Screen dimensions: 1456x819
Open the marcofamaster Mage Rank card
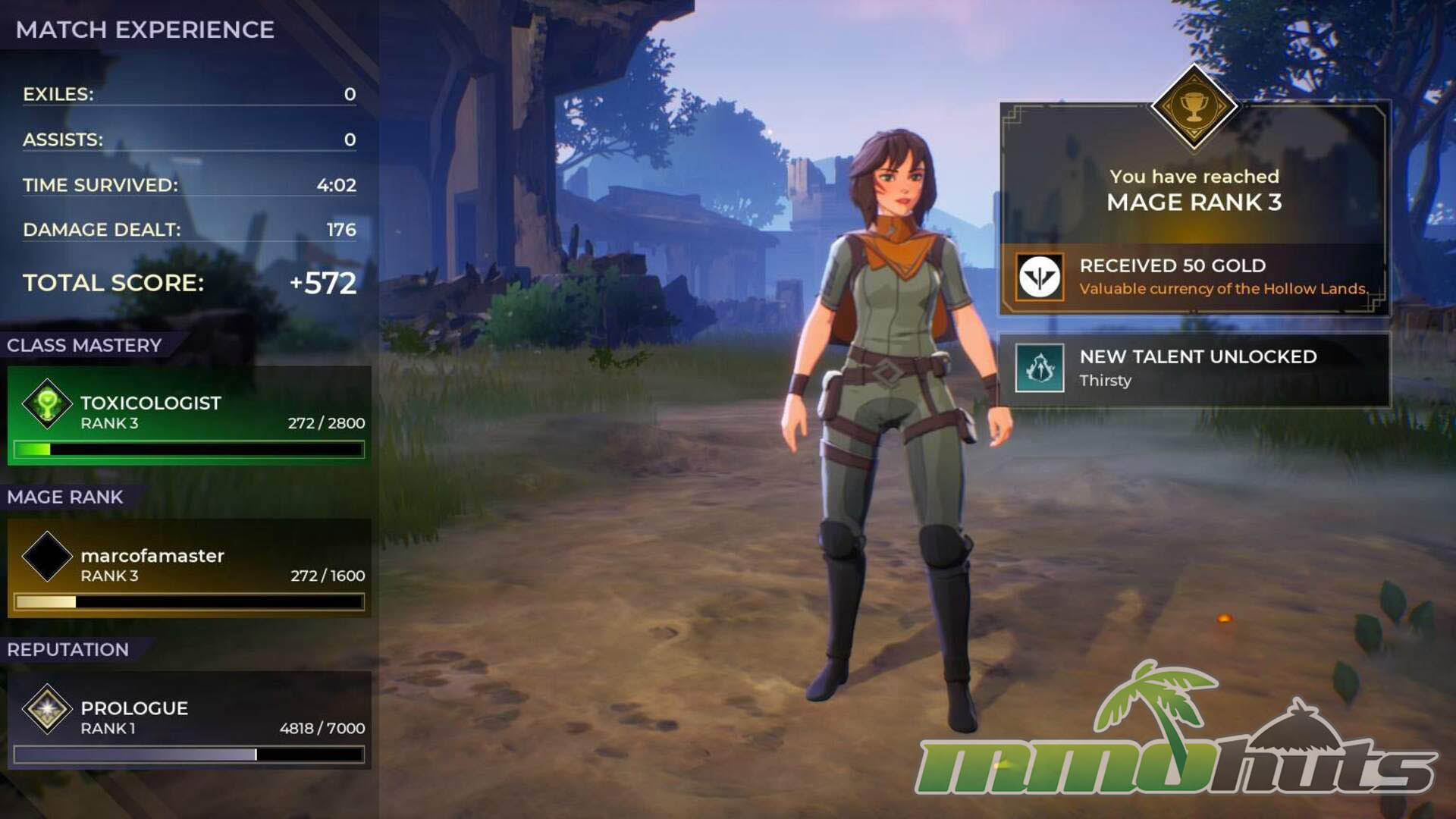(x=190, y=567)
